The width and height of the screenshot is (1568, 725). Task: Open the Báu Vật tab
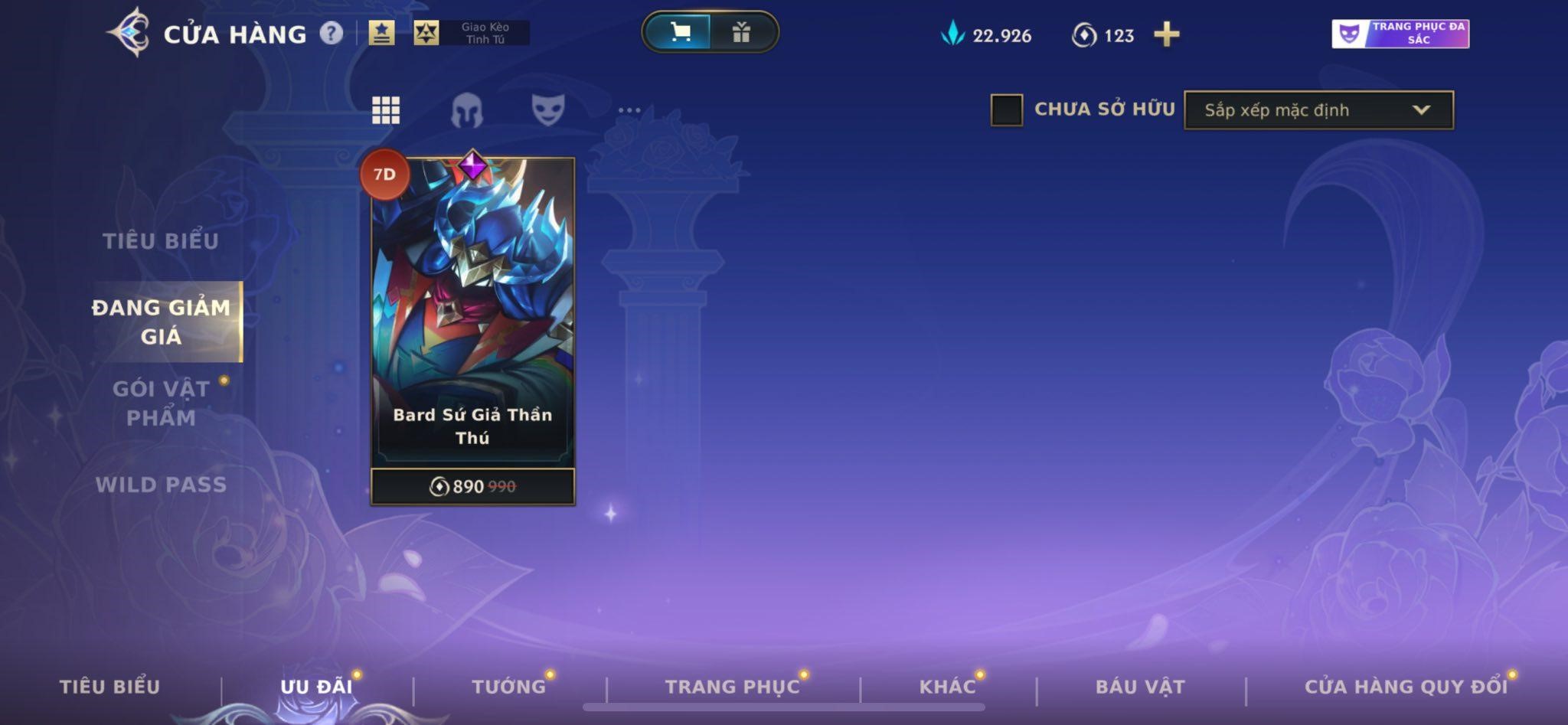coord(1140,687)
